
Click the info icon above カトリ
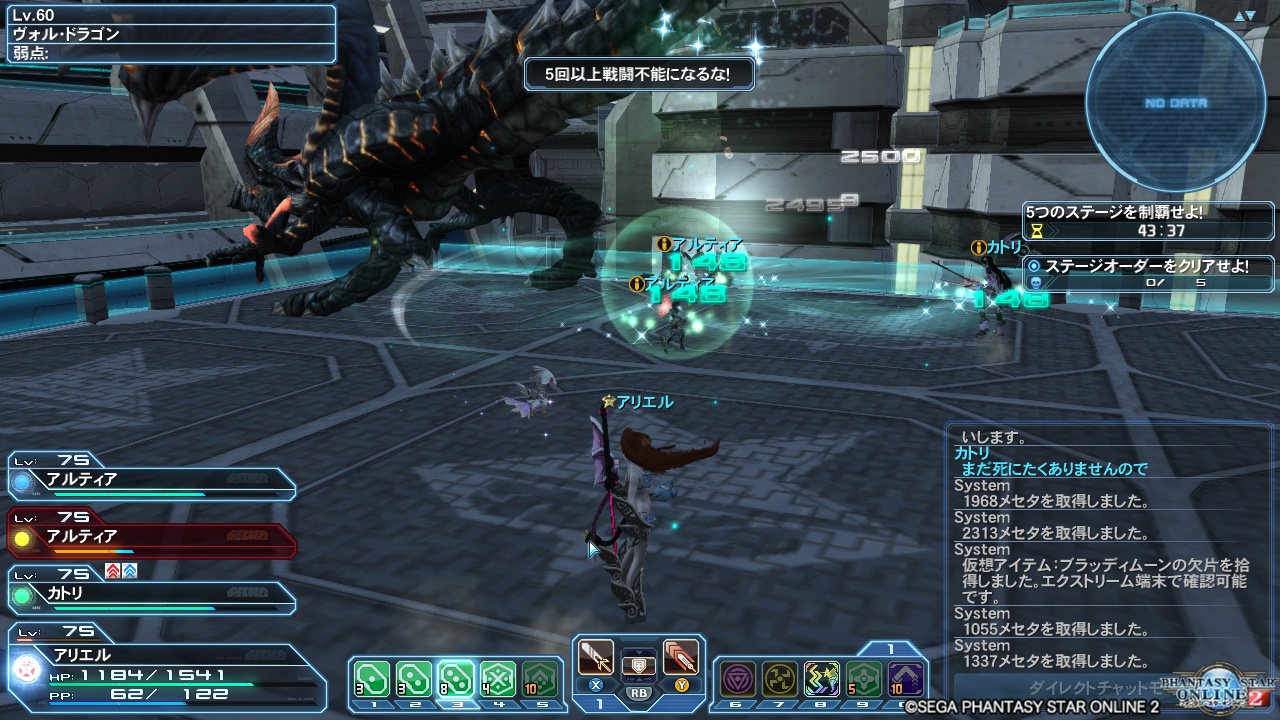(979, 247)
